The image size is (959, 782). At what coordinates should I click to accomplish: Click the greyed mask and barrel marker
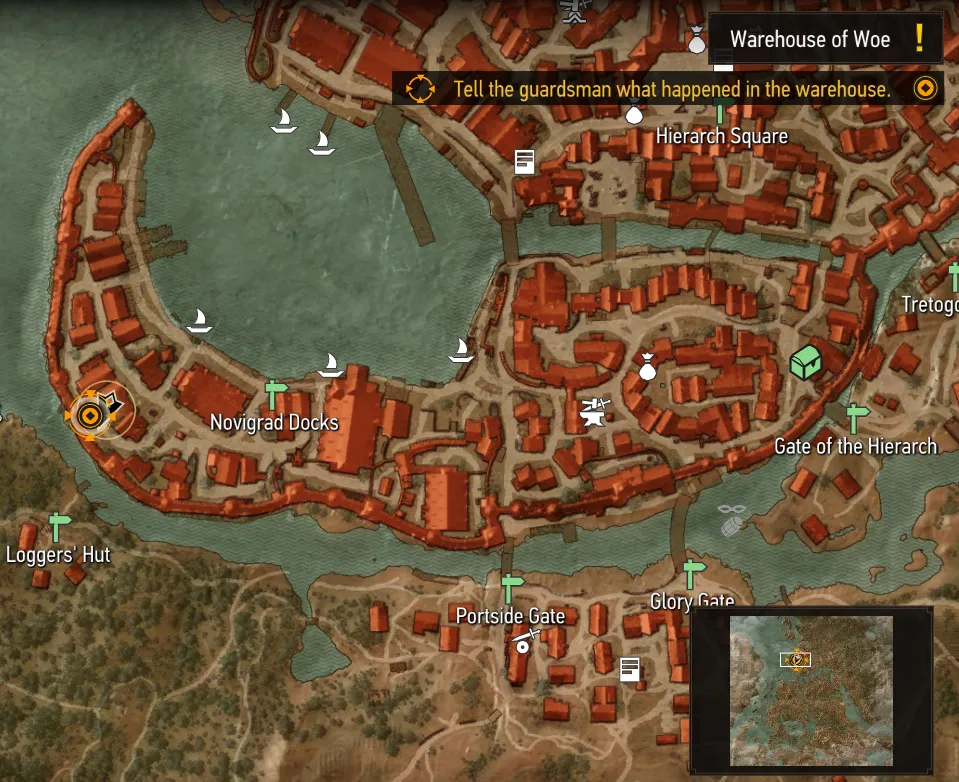point(733,518)
